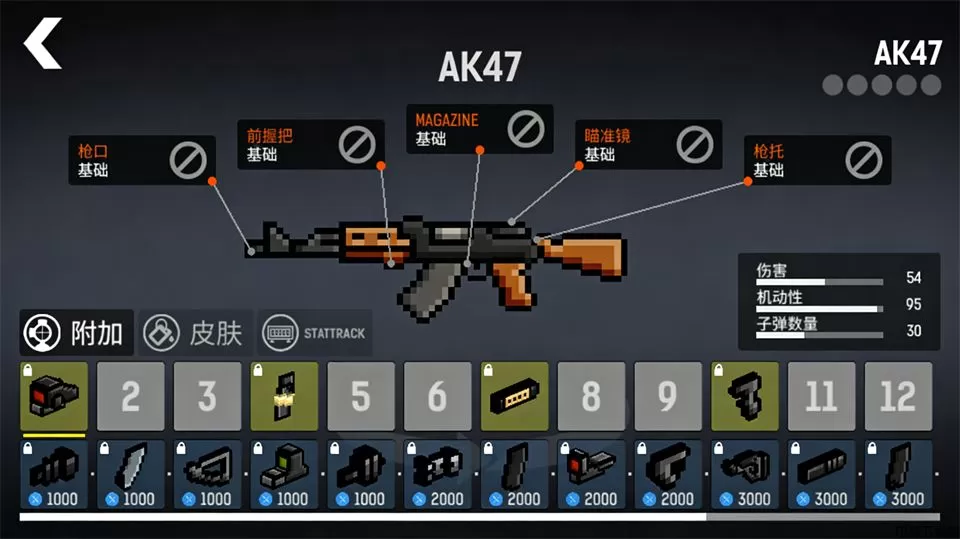
Task: Click the numbered tile 2
Action: pyautogui.click(x=130, y=396)
